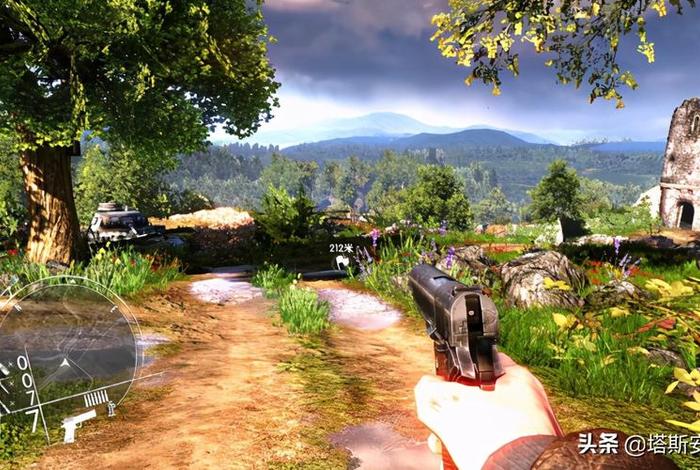Click the objective waypoint marker icon
Image resolution: width=700 pixels, height=470 pixels.
[342, 262]
